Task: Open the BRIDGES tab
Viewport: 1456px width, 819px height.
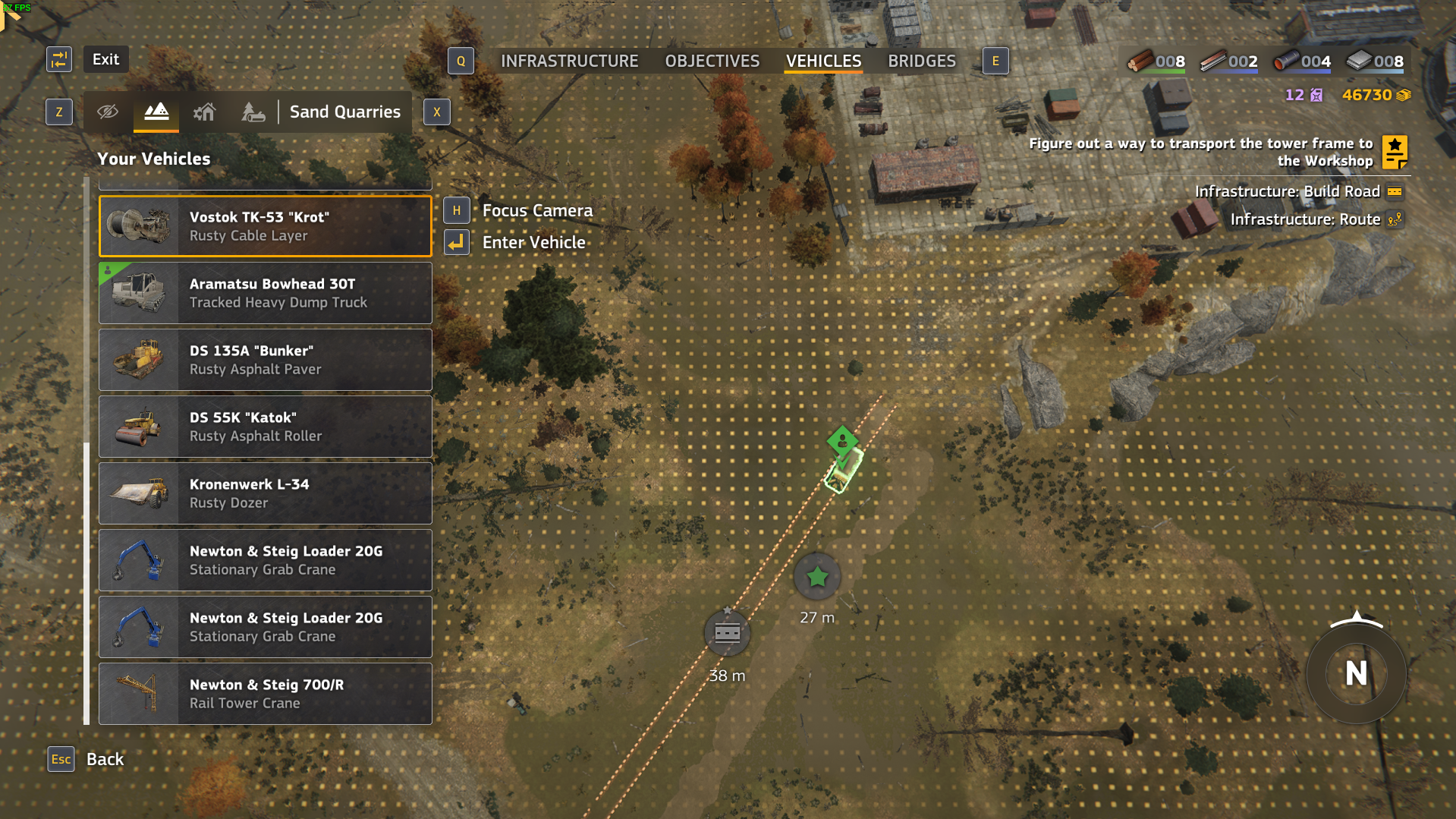Action: 922,61
